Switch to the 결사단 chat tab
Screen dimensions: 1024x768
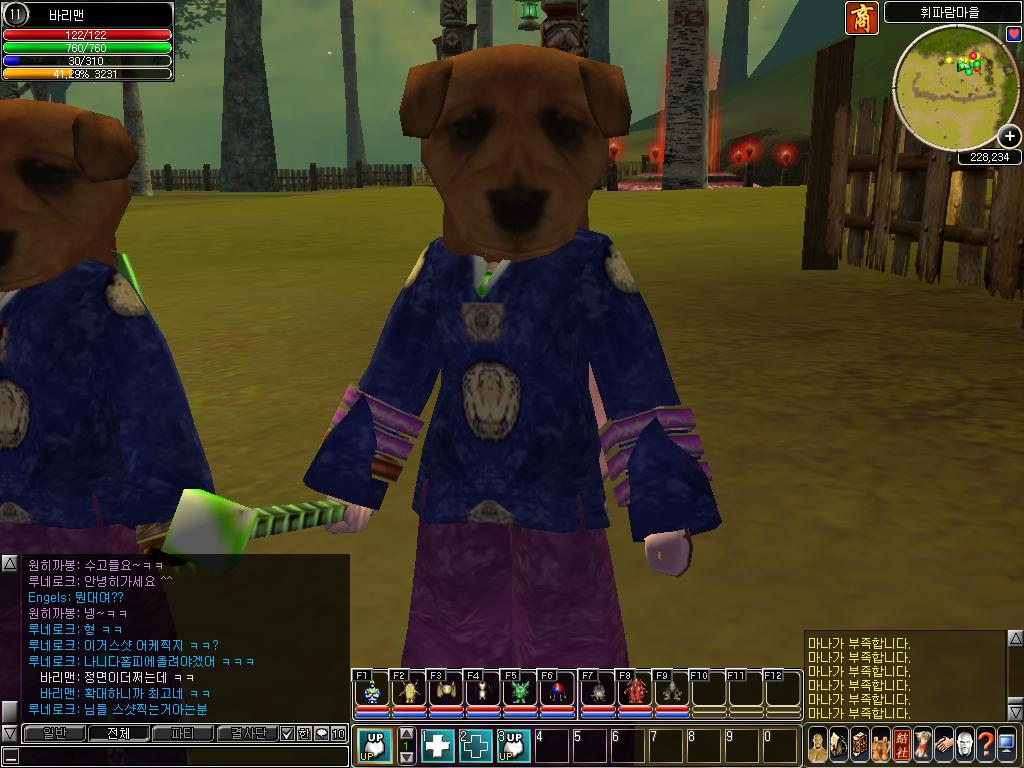[x=246, y=733]
